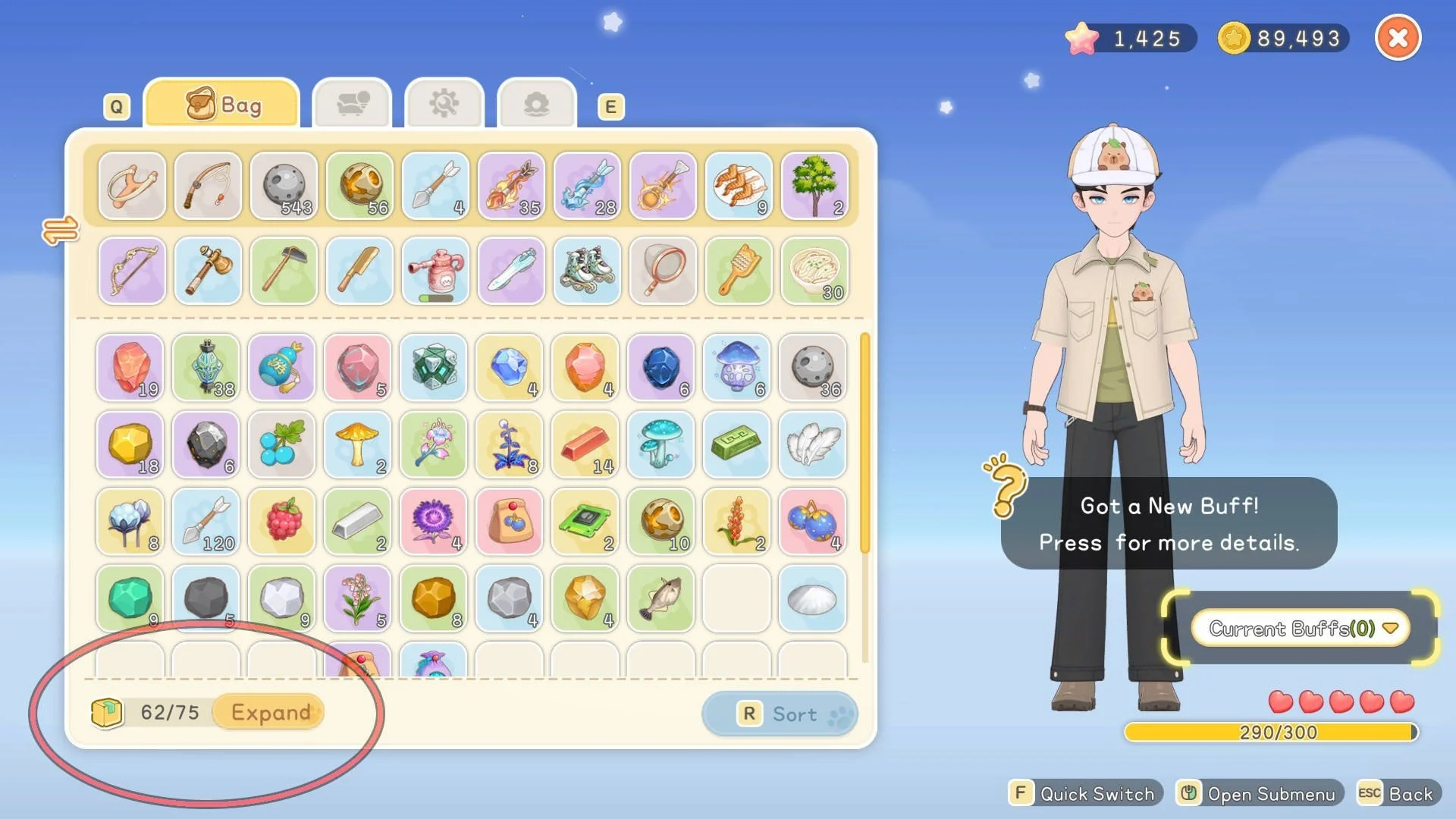Select the bowl of noodles slot

coord(814,271)
